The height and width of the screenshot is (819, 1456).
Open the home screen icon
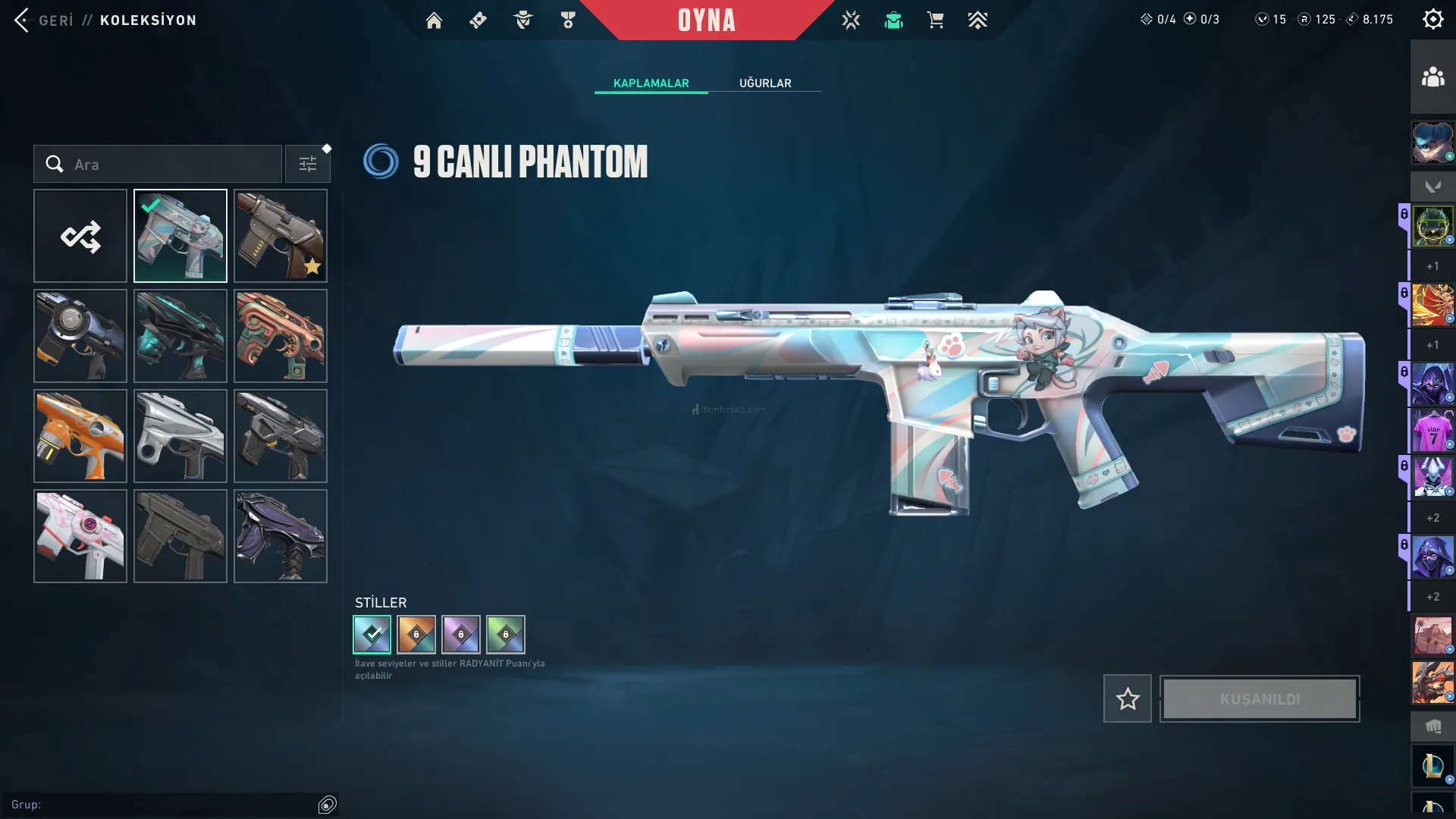point(434,20)
